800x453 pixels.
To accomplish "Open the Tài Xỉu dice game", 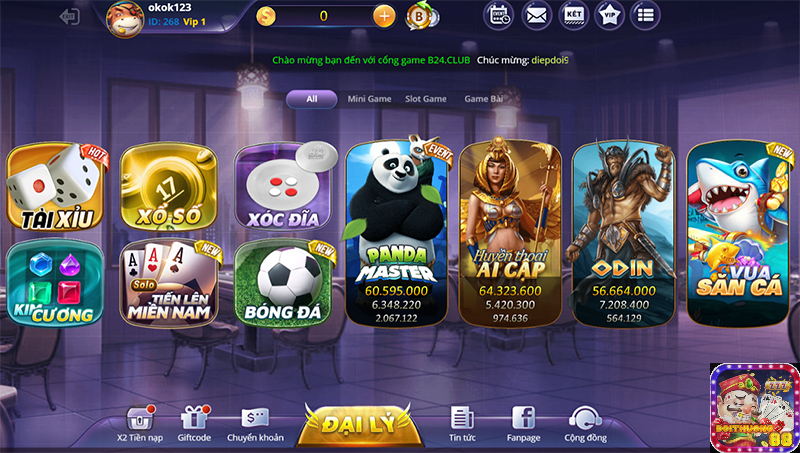I will [x=57, y=189].
